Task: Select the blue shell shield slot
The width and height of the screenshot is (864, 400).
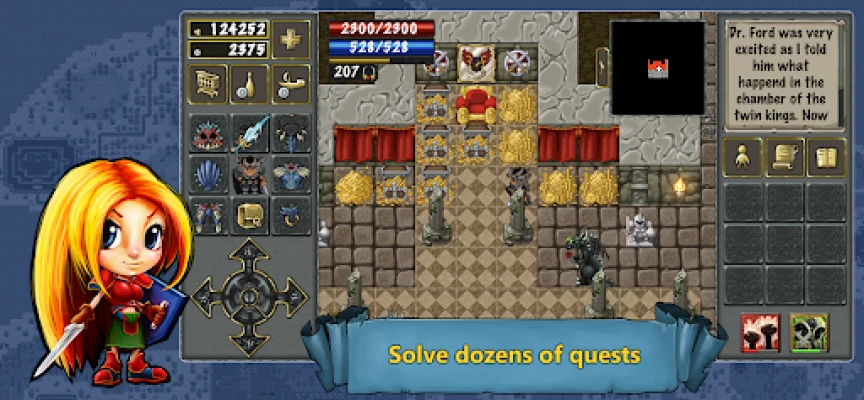Action: click(208, 174)
